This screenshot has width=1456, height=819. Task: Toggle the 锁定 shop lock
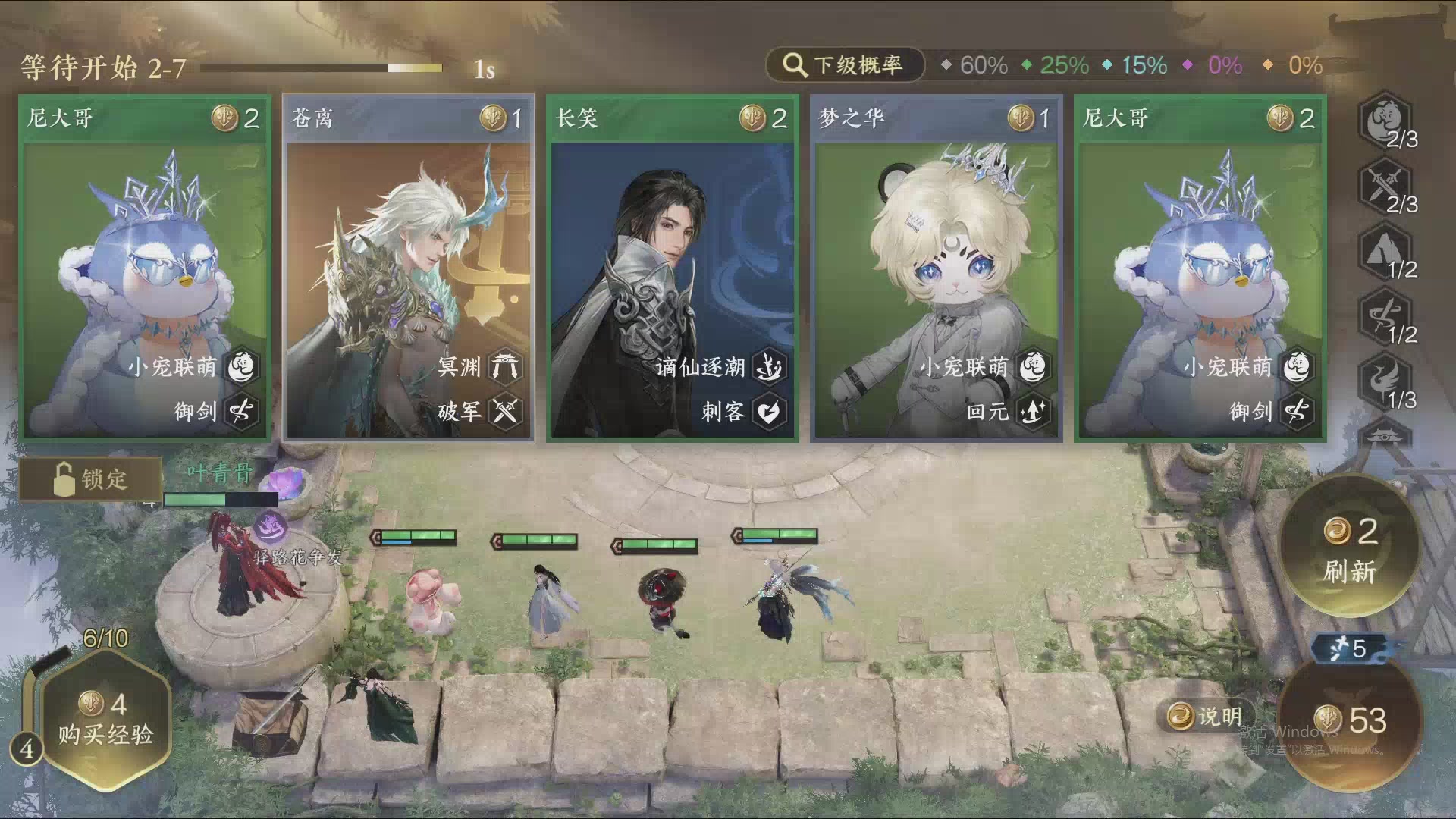coord(91,480)
